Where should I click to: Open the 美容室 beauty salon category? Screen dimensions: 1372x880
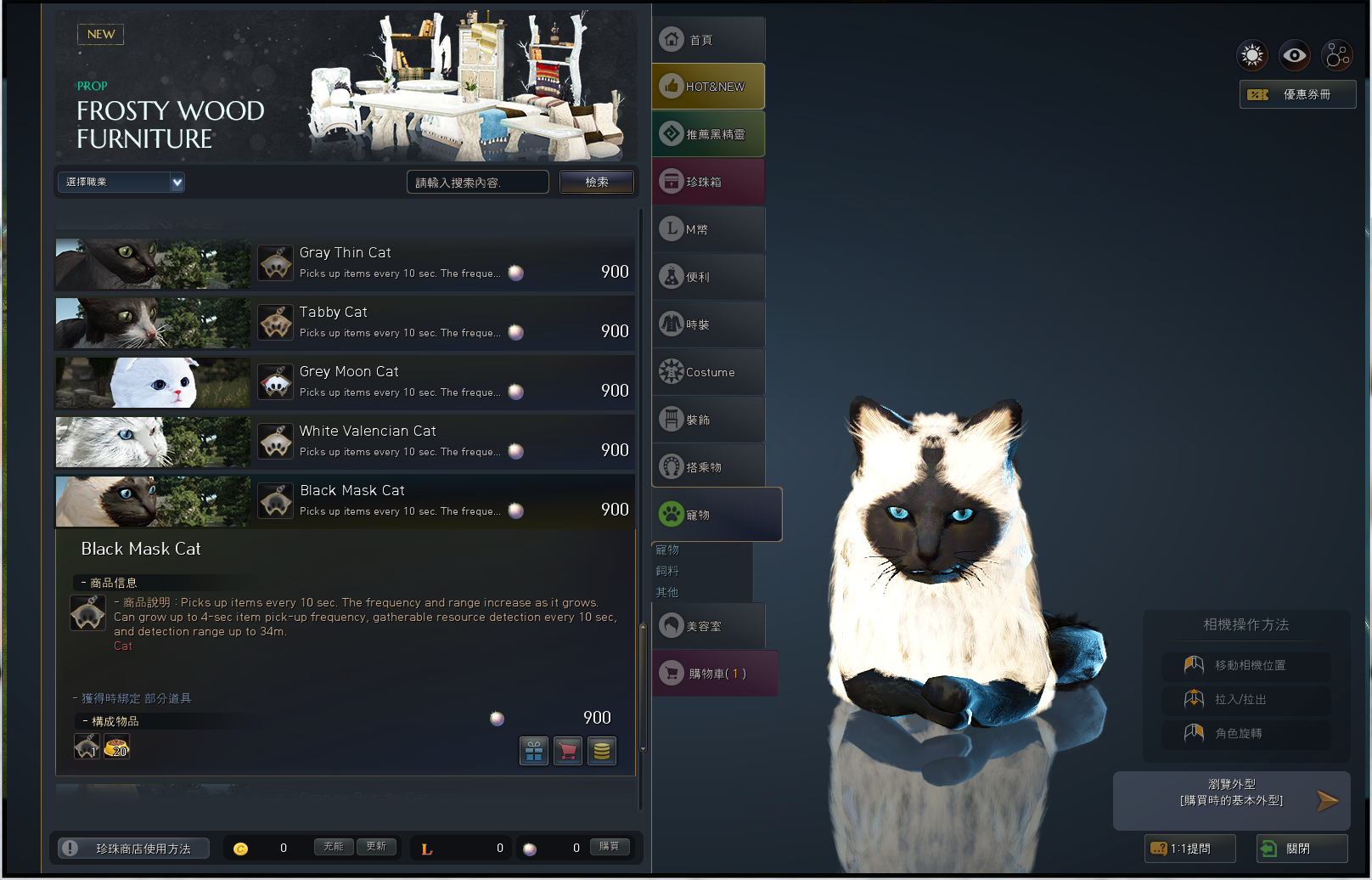(709, 626)
